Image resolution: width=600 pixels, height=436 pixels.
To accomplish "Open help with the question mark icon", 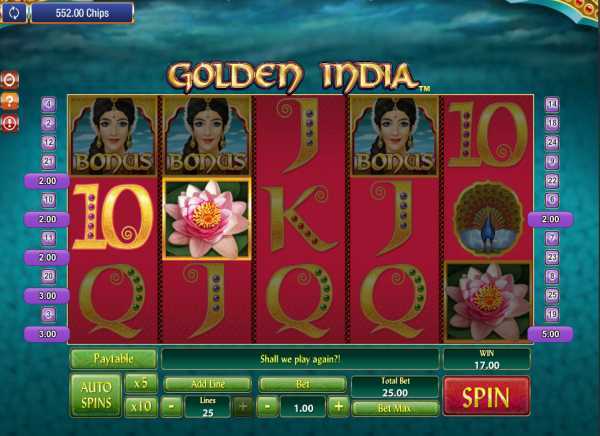I will pyautogui.click(x=11, y=101).
